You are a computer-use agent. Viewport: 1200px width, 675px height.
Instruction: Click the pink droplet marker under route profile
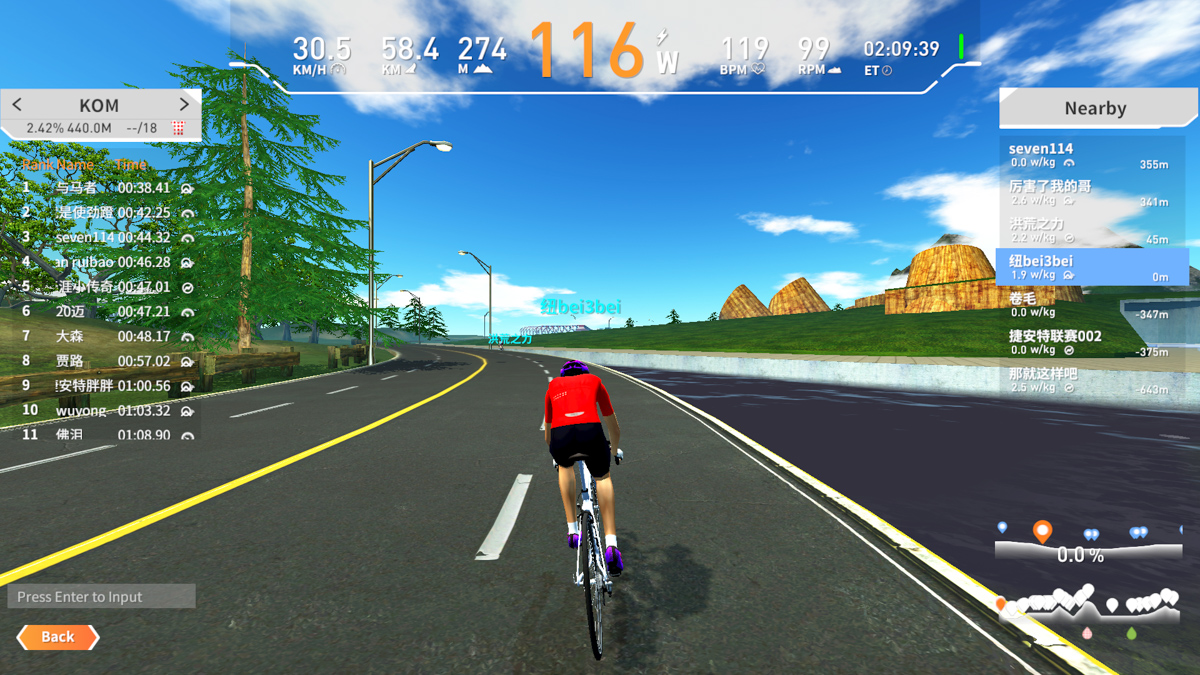(x=1087, y=633)
